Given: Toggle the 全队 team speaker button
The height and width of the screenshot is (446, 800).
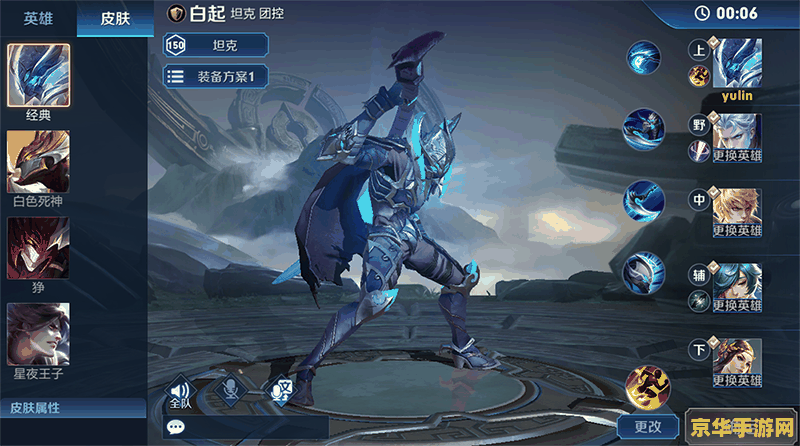Looking at the screenshot, I should pyautogui.click(x=180, y=391).
